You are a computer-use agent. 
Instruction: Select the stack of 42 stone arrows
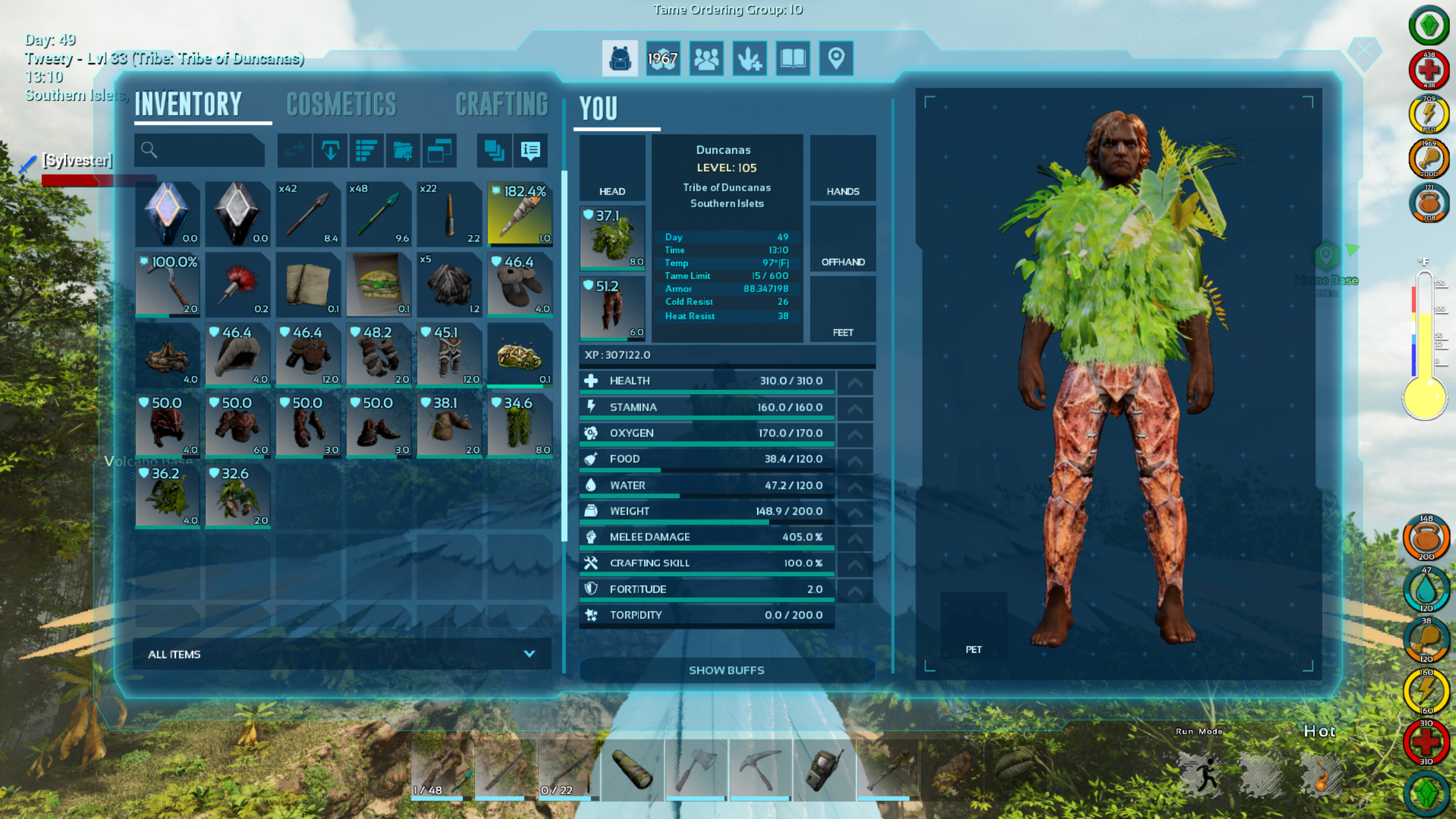308,214
